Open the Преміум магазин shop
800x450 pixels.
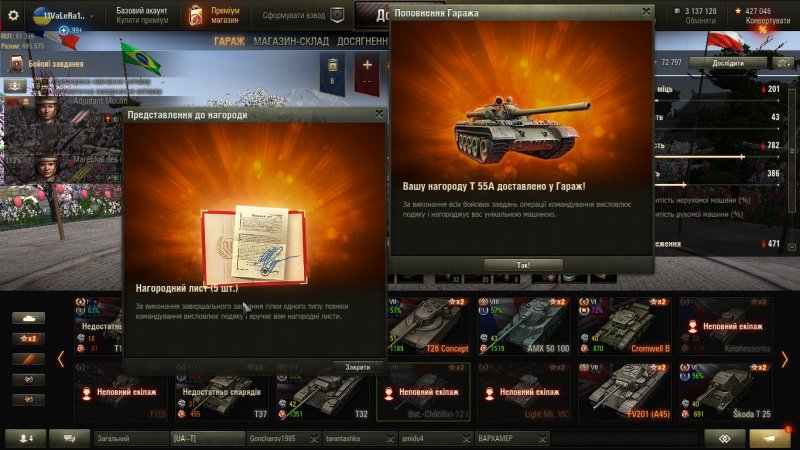[x=213, y=16]
